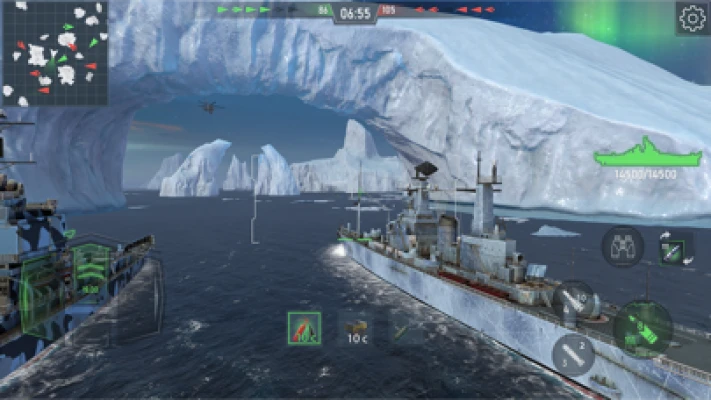Activate the binoculars zoom view

click(622, 246)
